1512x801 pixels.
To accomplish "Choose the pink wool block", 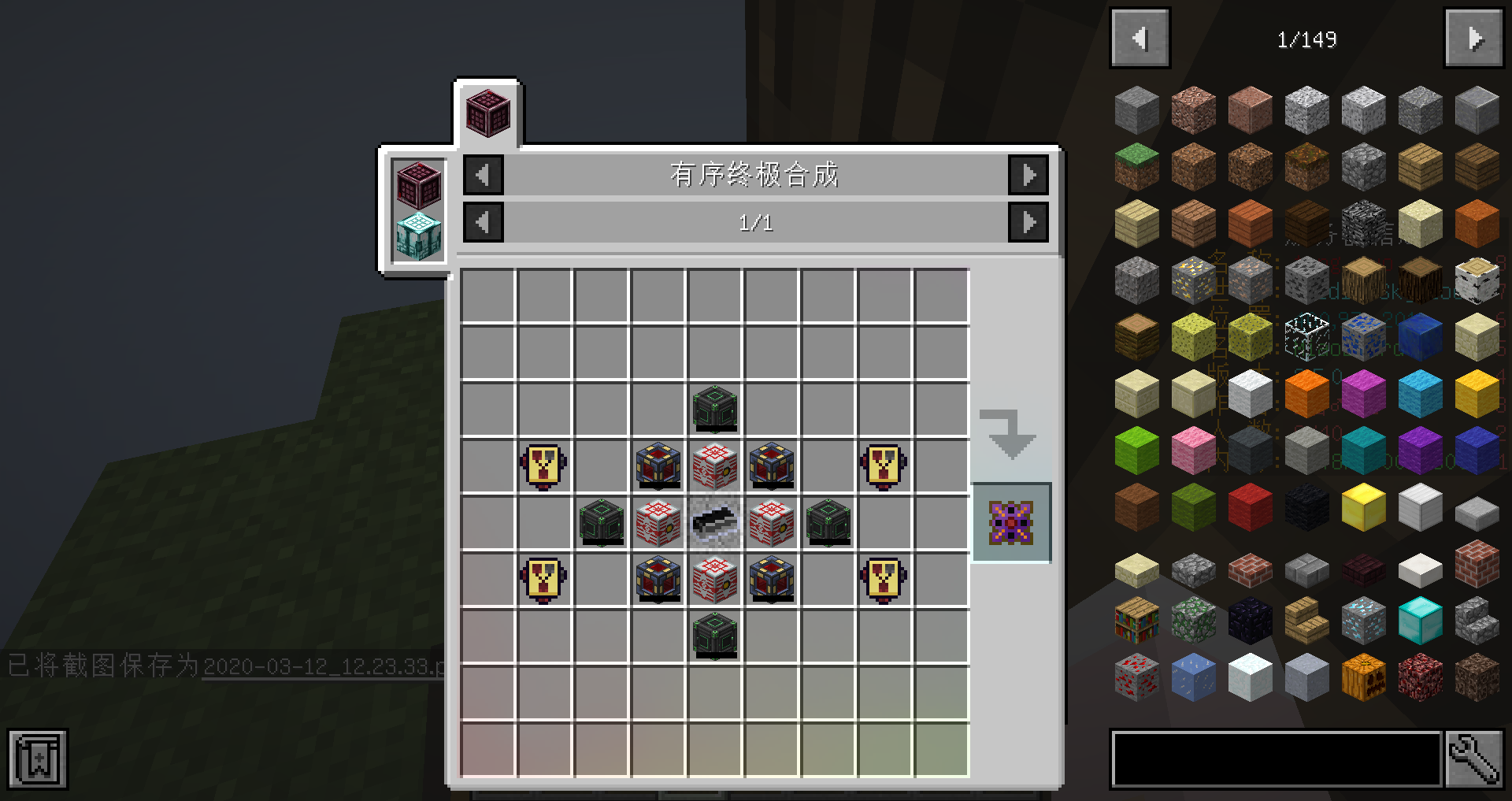I will [x=1193, y=450].
